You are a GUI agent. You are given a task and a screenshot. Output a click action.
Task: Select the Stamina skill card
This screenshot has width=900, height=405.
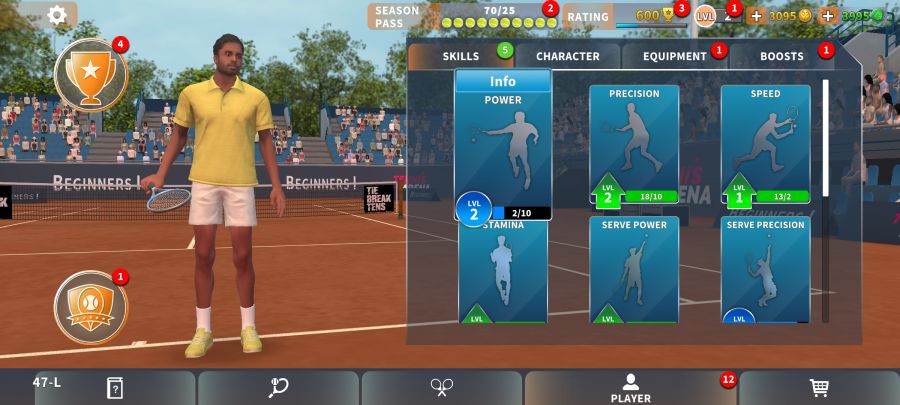[x=503, y=272]
